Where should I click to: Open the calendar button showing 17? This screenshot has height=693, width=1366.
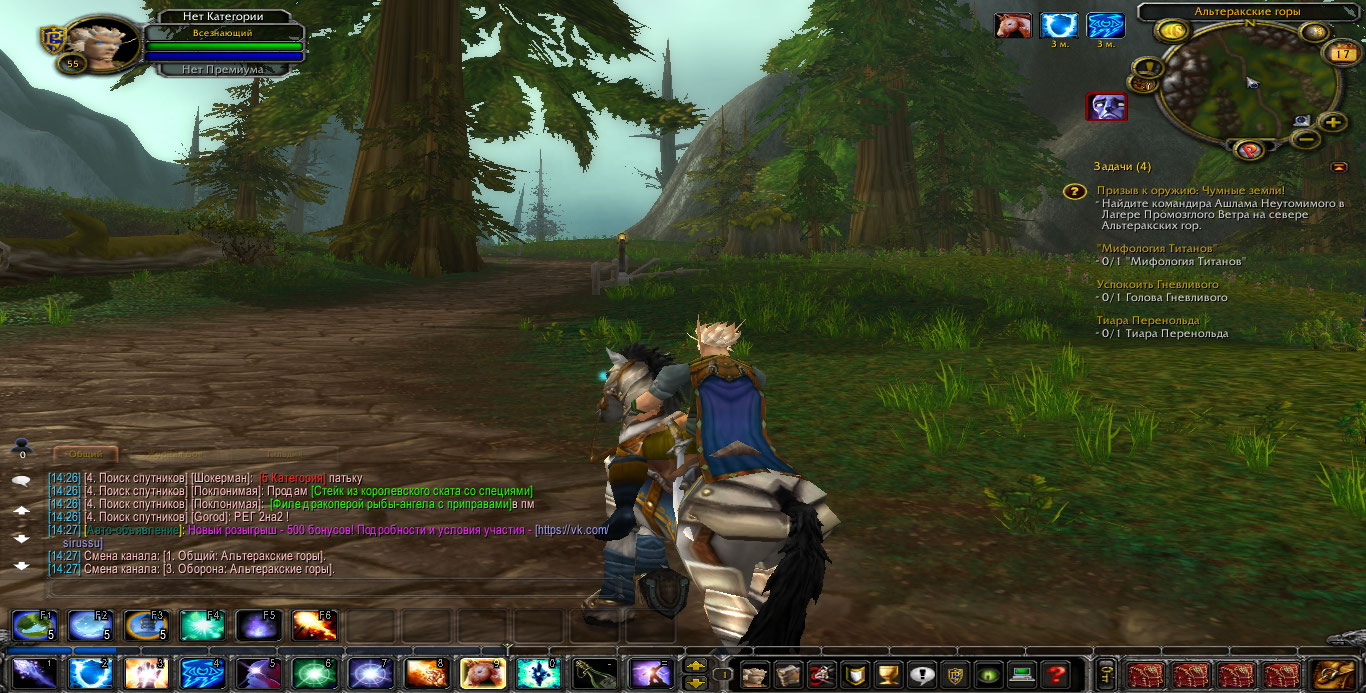[1338, 53]
